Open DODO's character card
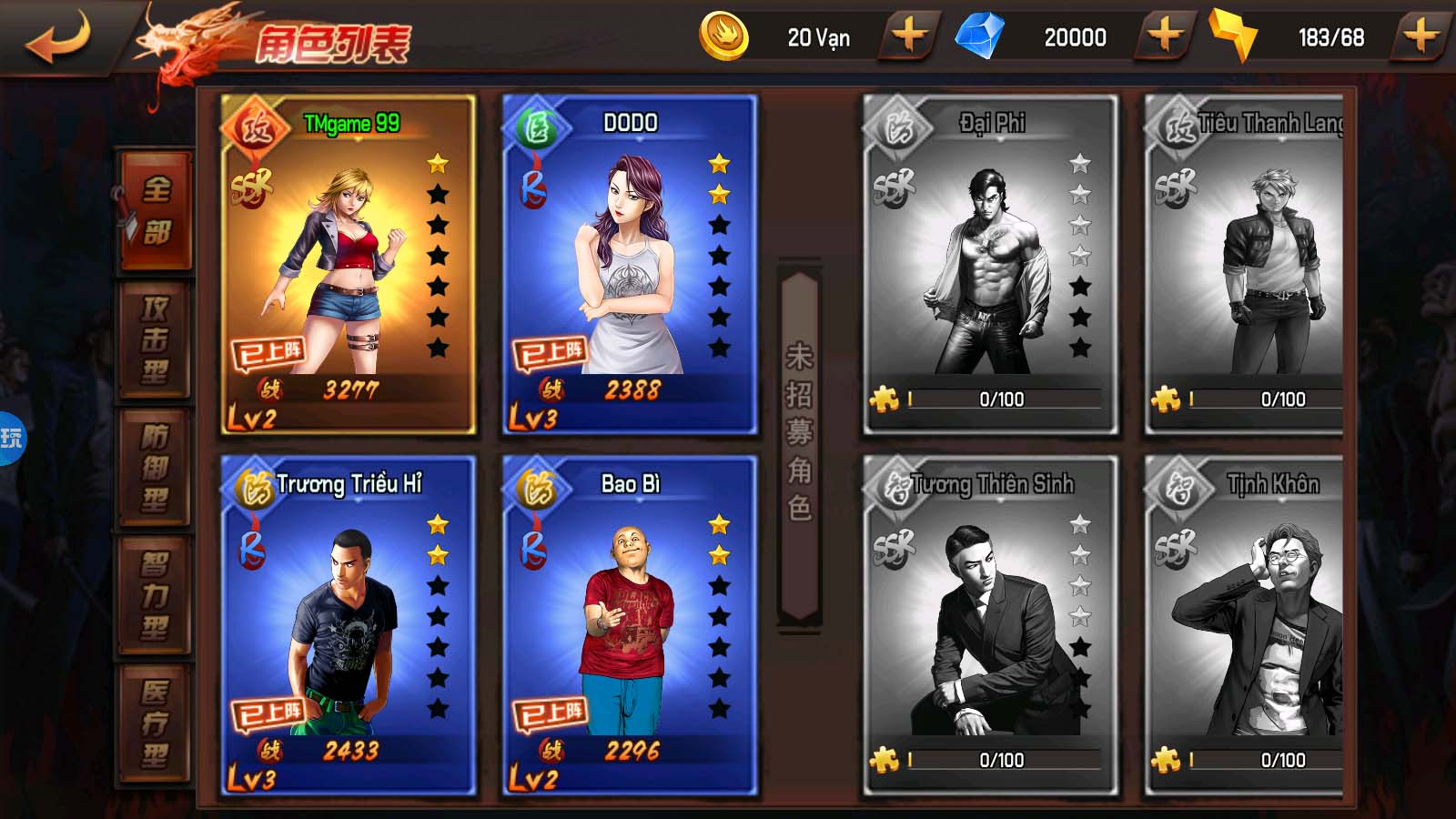 coord(630,264)
